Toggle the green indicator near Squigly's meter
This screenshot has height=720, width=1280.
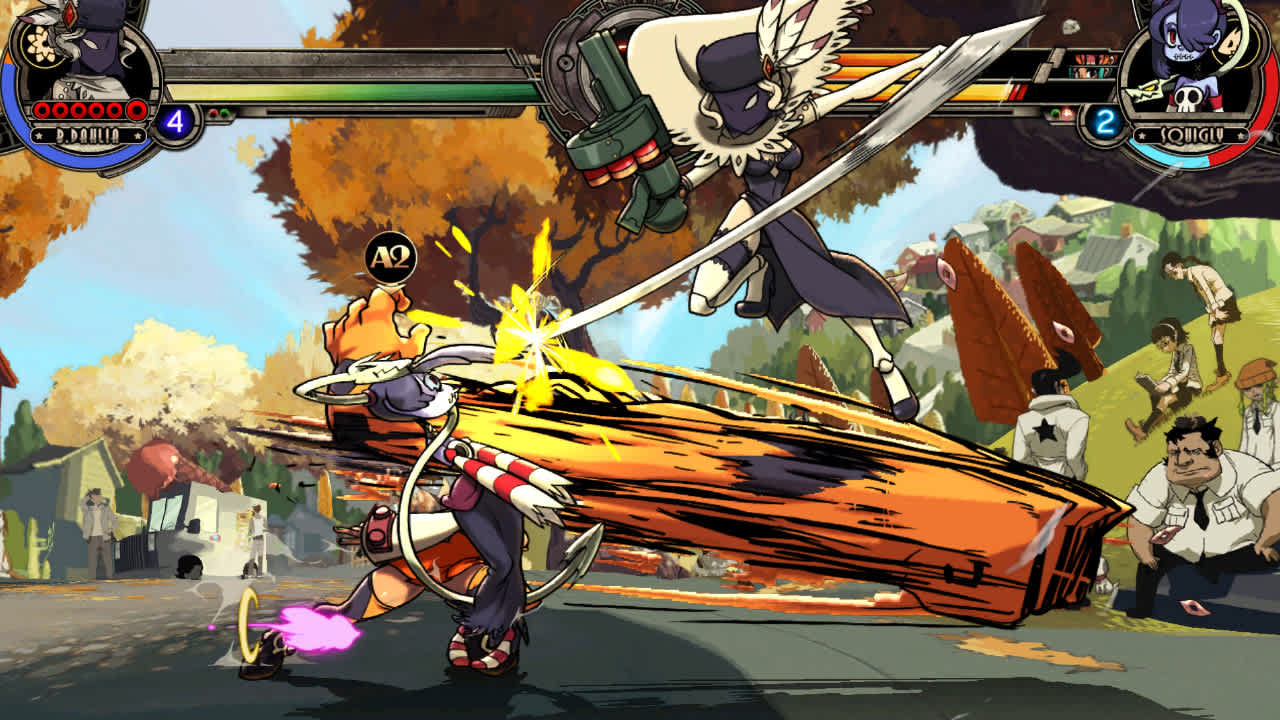(1053, 113)
